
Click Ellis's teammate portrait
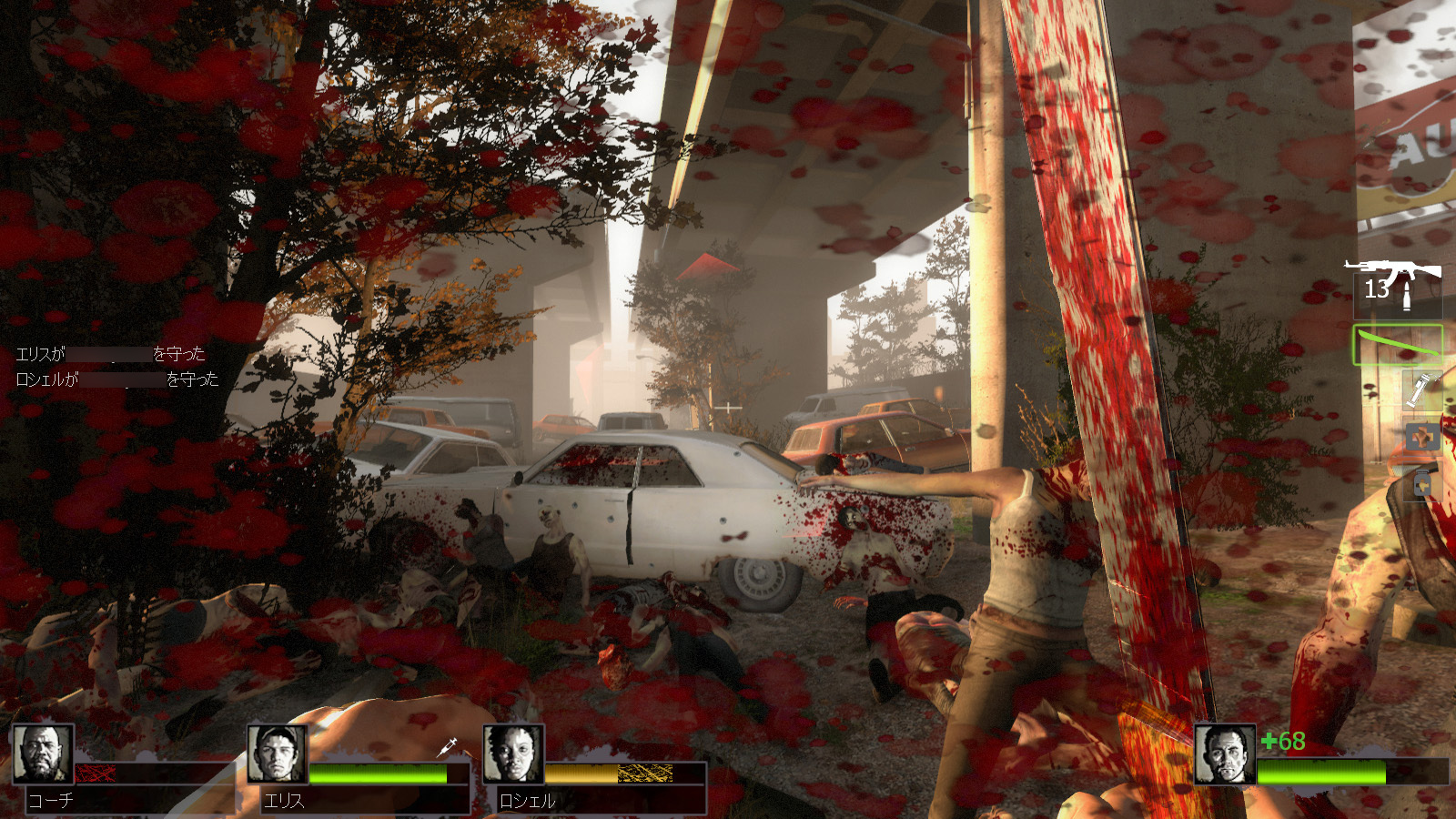[x=278, y=753]
